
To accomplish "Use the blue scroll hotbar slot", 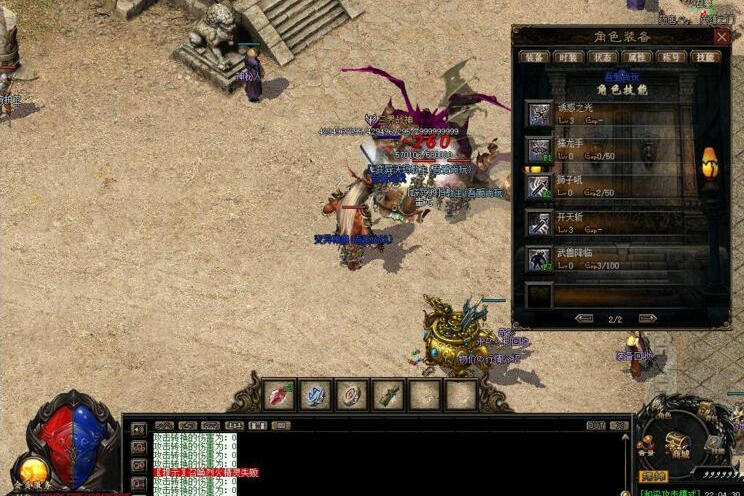I will tap(315, 395).
